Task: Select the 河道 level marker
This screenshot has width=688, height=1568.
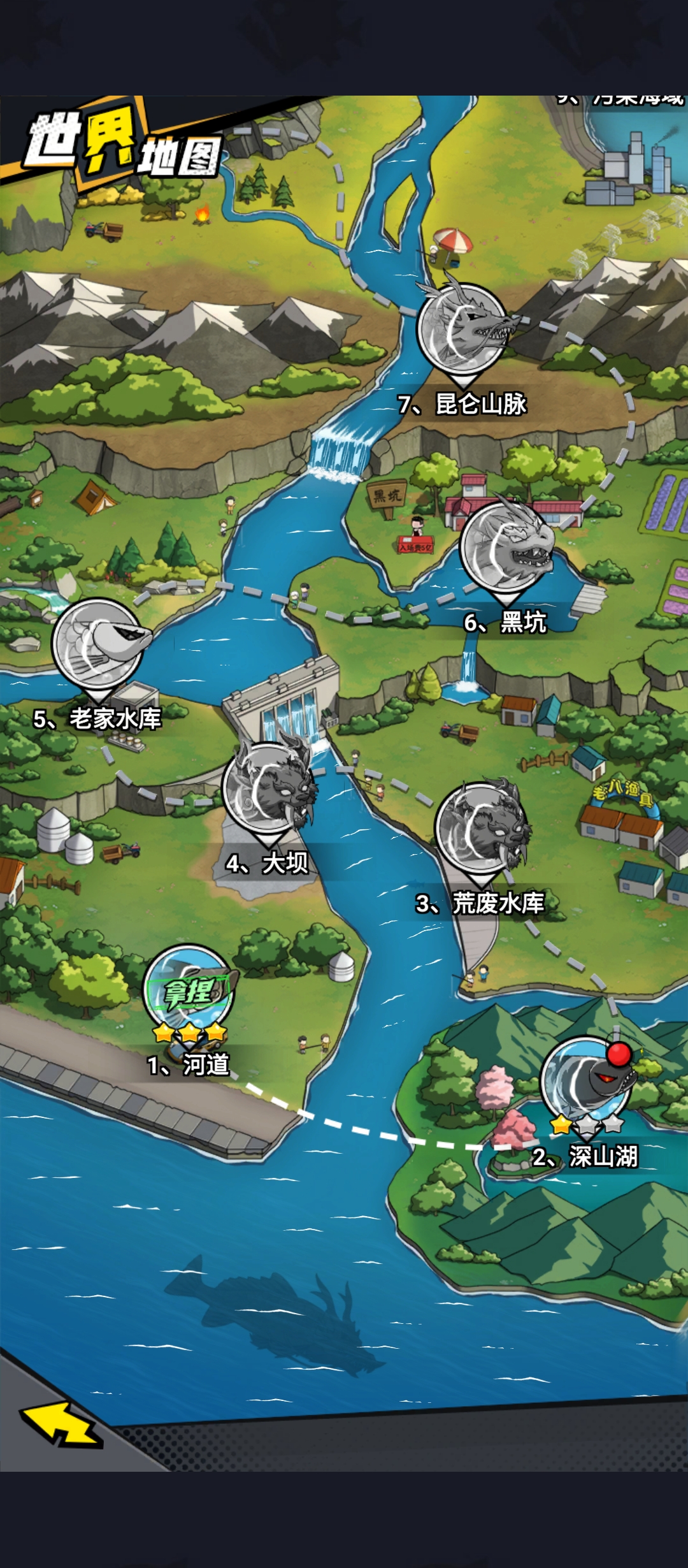Action: [x=188, y=991]
